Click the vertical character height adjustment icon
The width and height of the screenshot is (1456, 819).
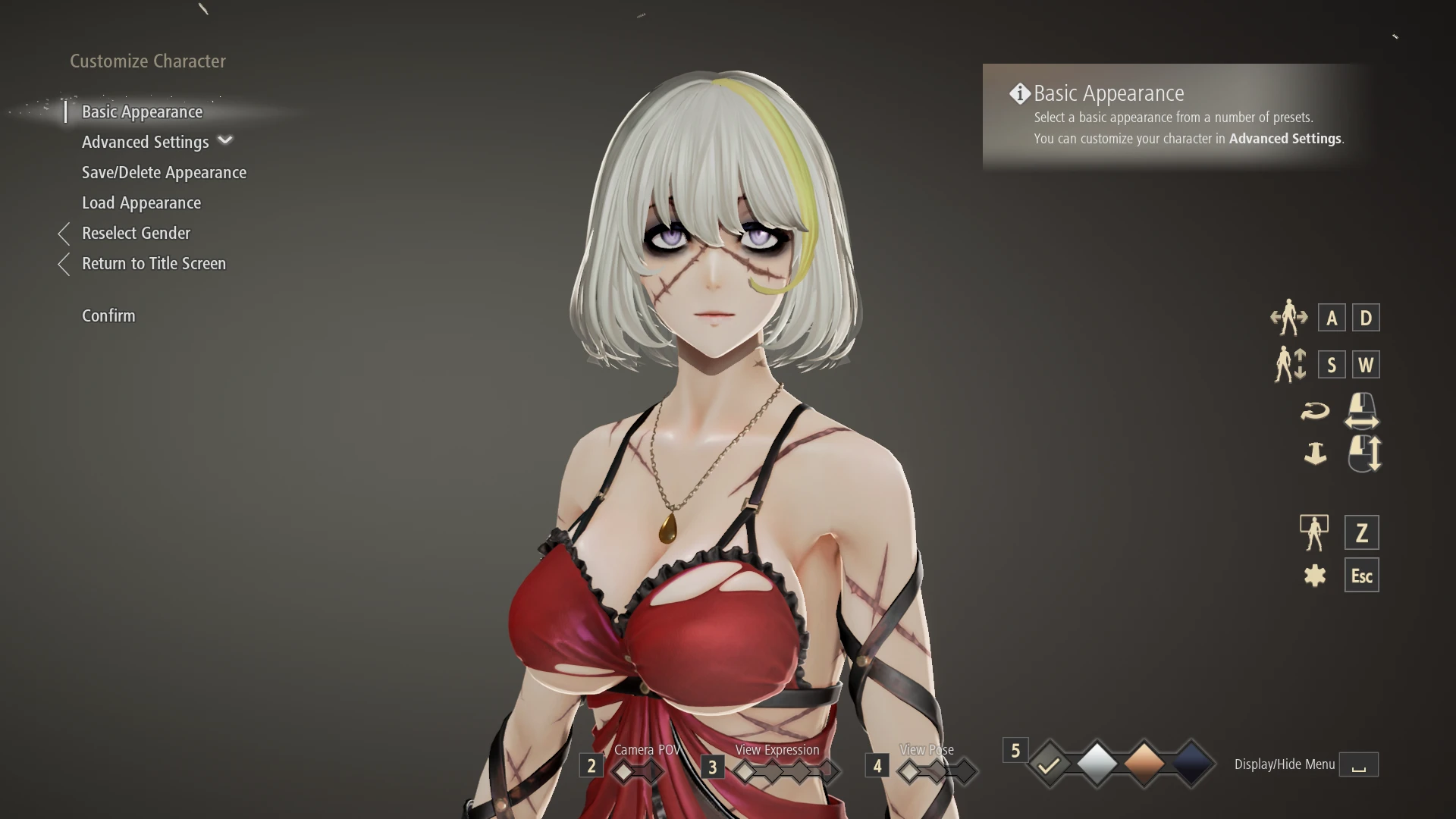click(1289, 364)
